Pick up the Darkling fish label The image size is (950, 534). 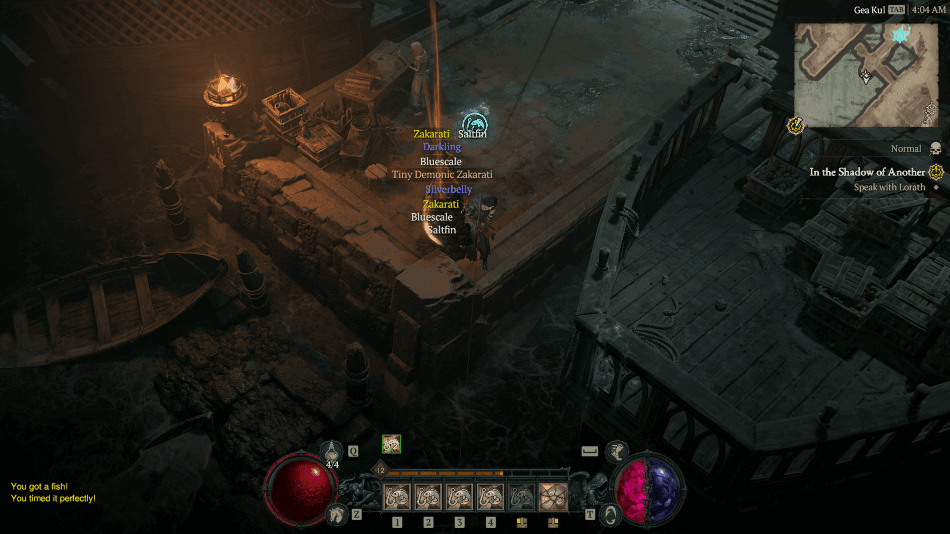click(x=441, y=147)
